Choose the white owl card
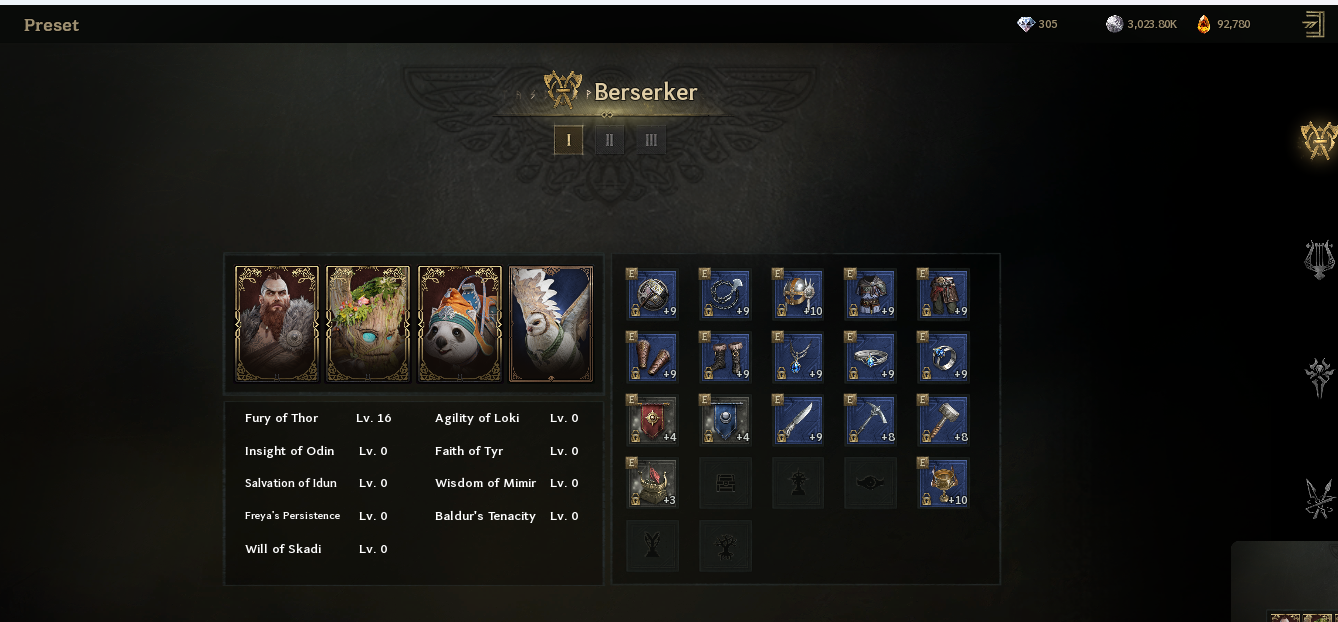 (x=551, y=324)
